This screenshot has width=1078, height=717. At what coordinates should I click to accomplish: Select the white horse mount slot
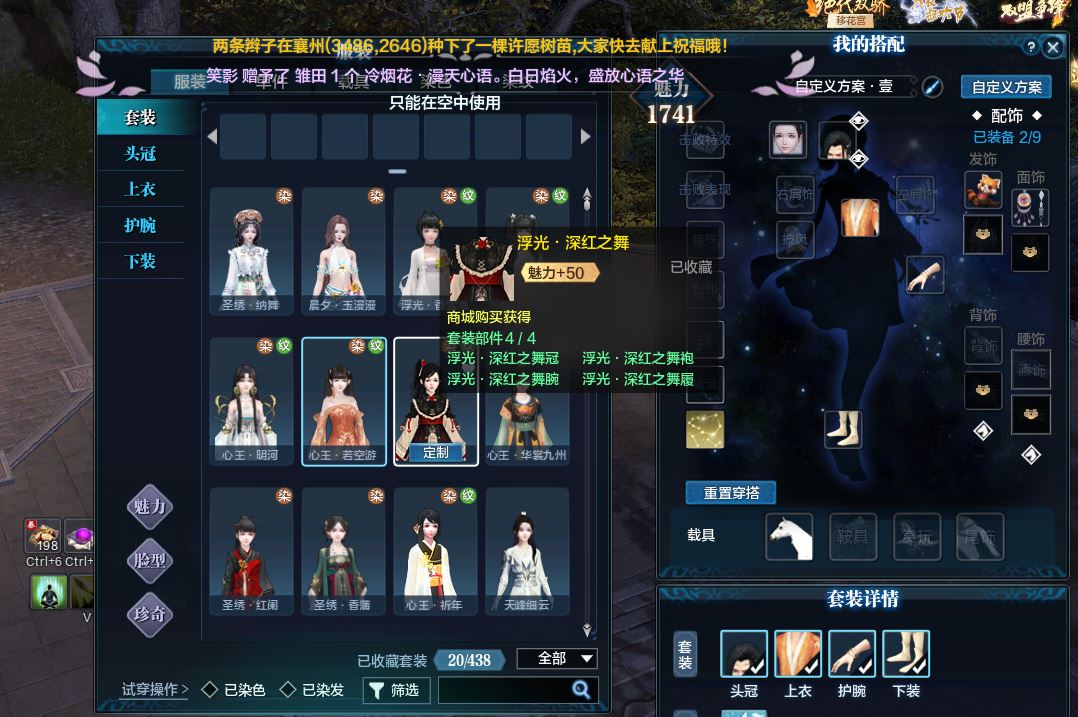(x=789, y=536)
